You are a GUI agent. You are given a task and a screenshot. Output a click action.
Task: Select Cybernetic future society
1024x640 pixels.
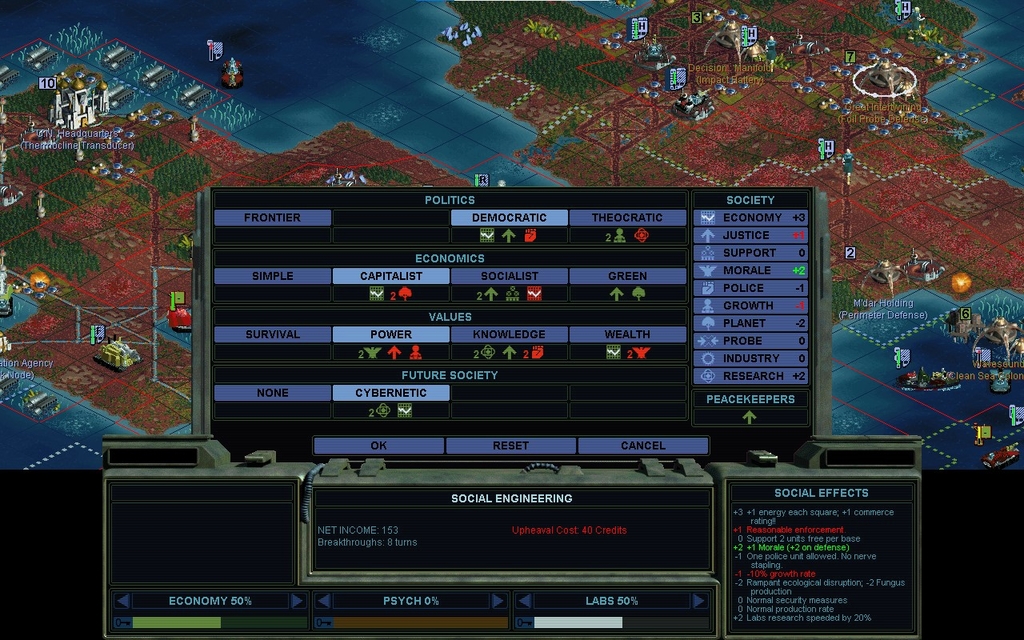[x=391, y=393]
